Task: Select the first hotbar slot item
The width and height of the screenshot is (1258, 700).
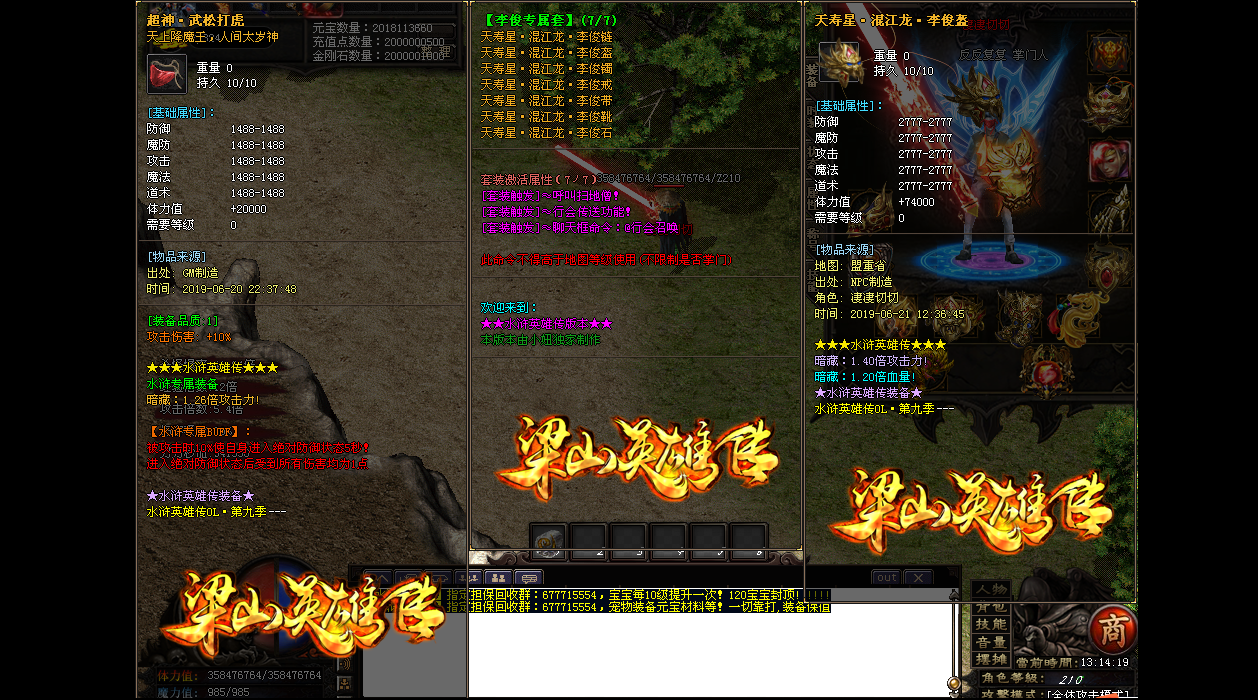Action: (548, 540)
